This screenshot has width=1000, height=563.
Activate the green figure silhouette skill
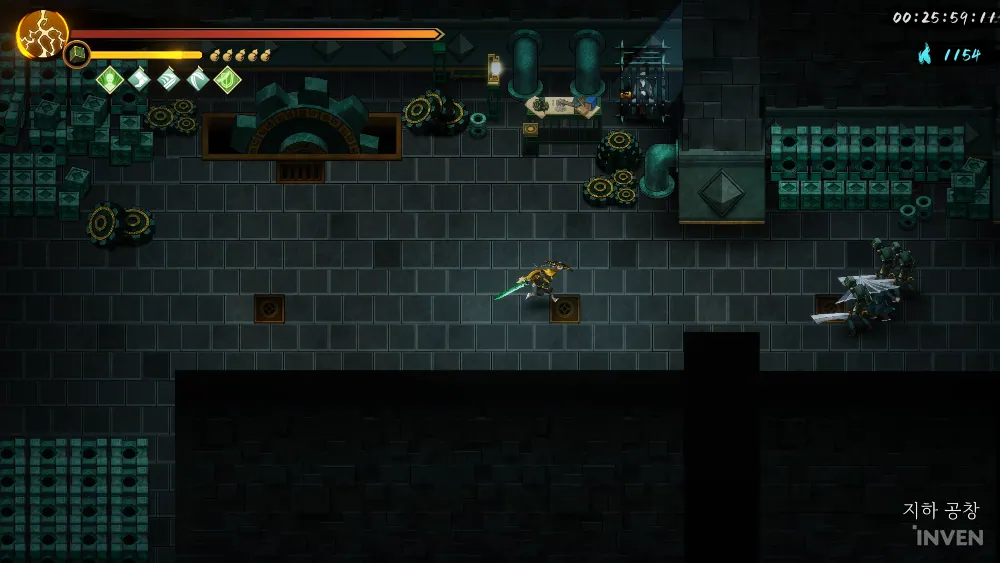coord(108,79)
